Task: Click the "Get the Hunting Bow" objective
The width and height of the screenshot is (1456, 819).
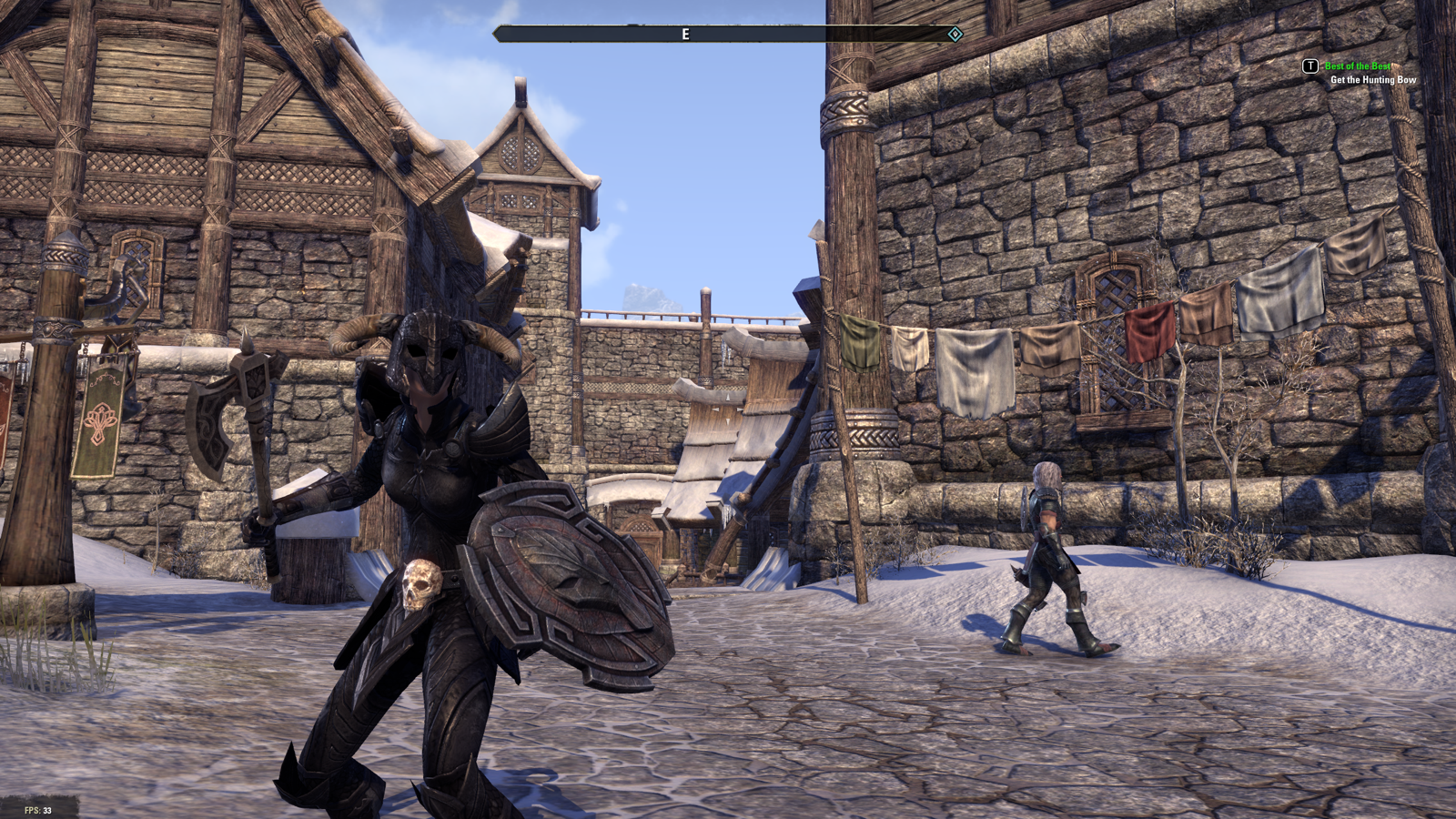Action: click(1372, 80)
